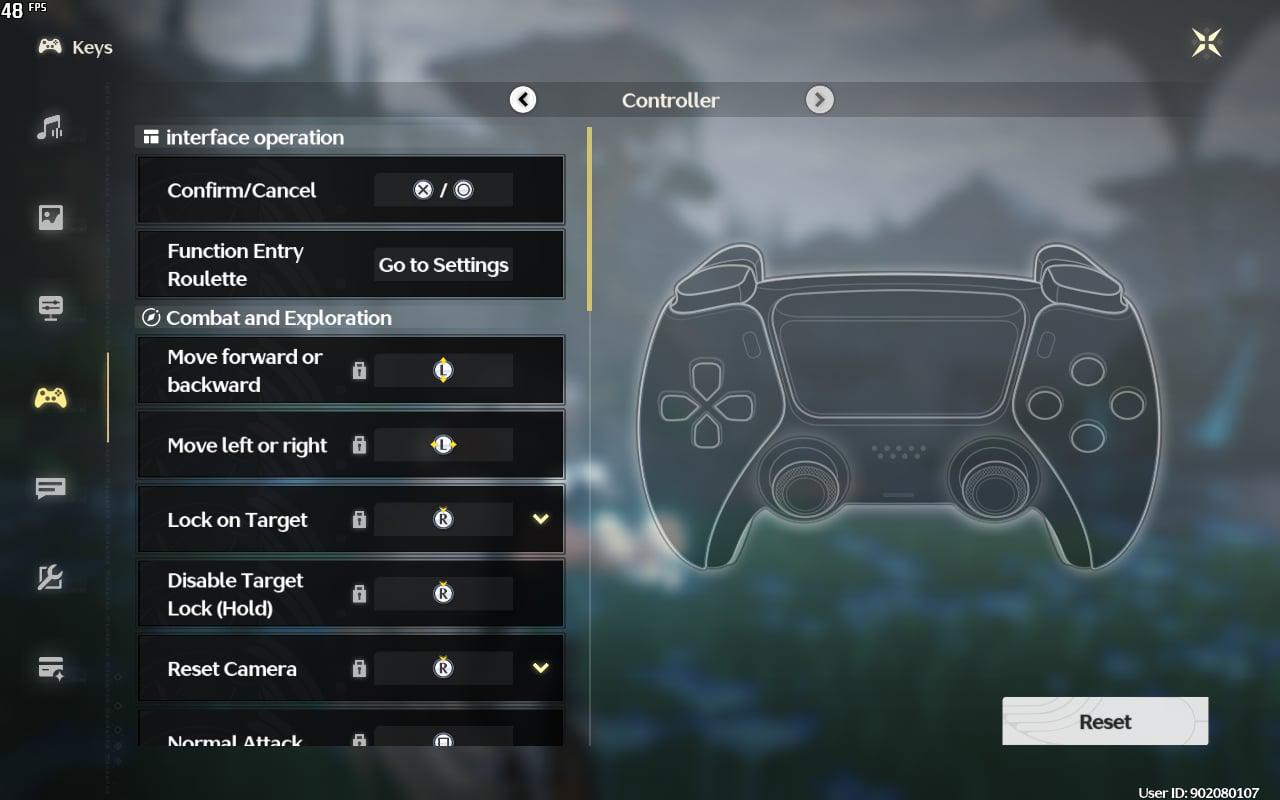
Task: Switch to previous page using left arrow
Action: pos(522,100)
